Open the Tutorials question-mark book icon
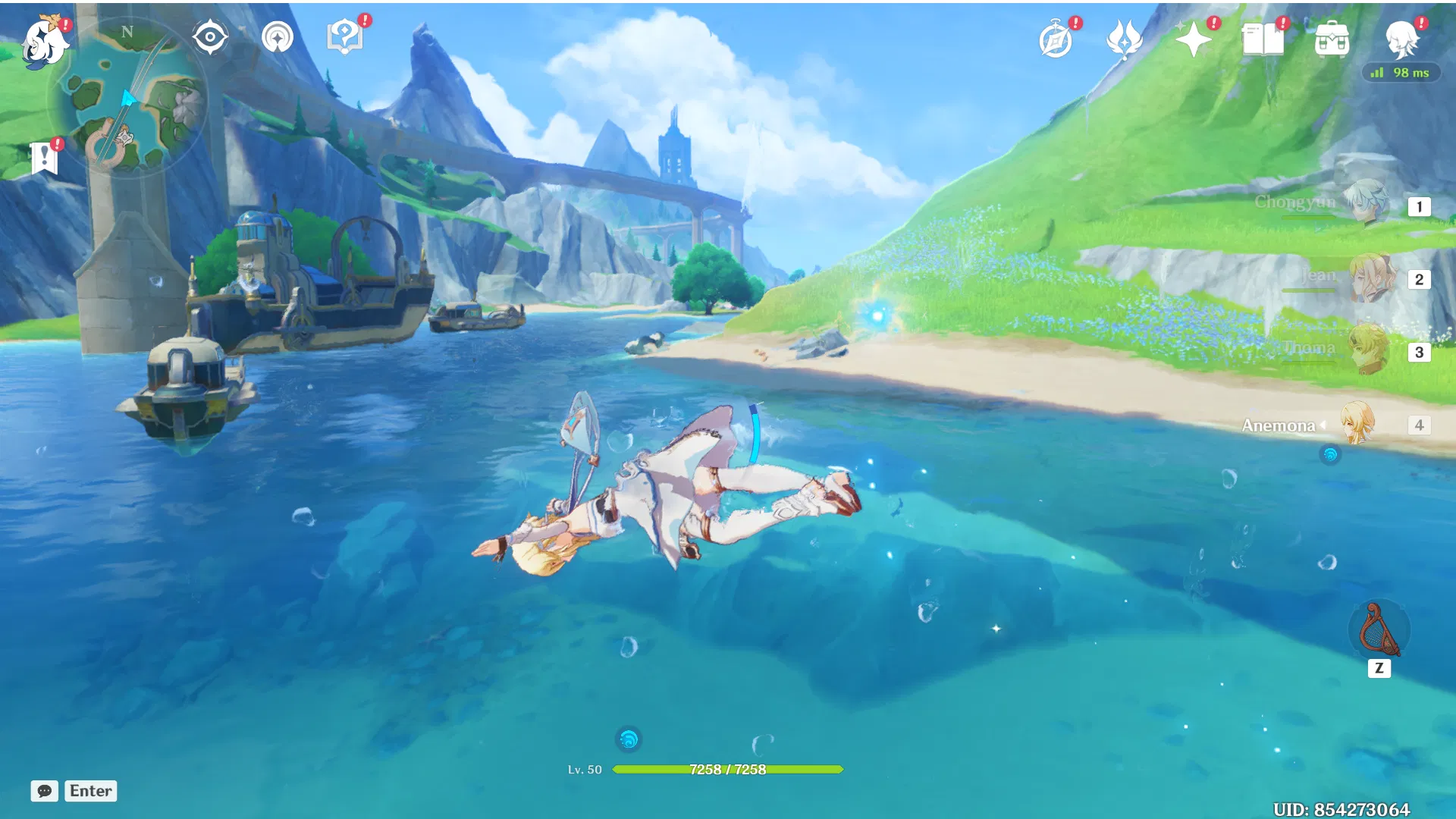The image size is (1456, 819). pos(345,35)
